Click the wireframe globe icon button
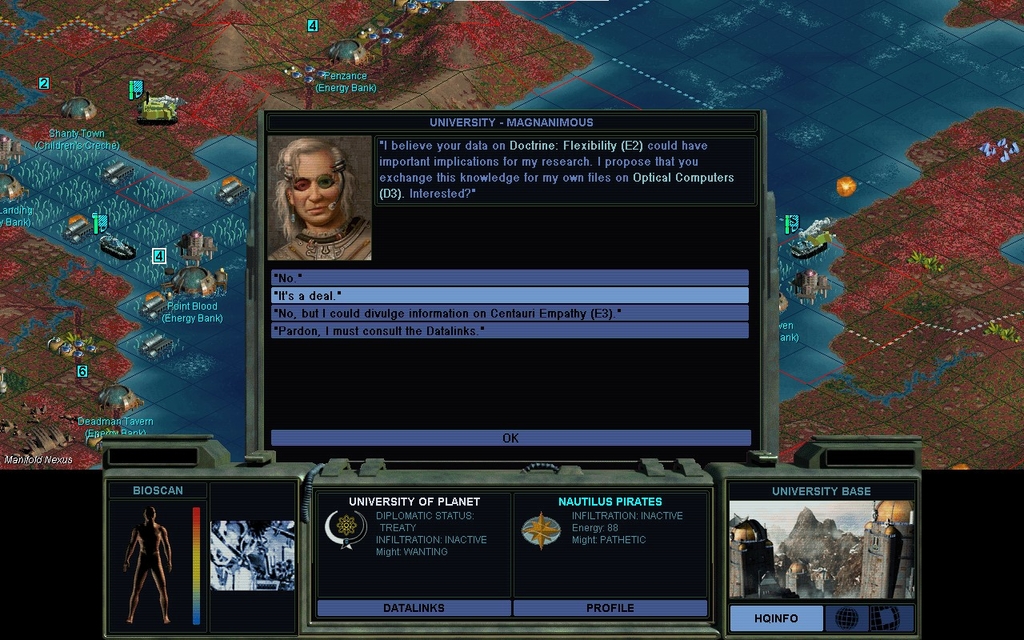This screenshot has height=640, width=1024. (x=846, y=618)
